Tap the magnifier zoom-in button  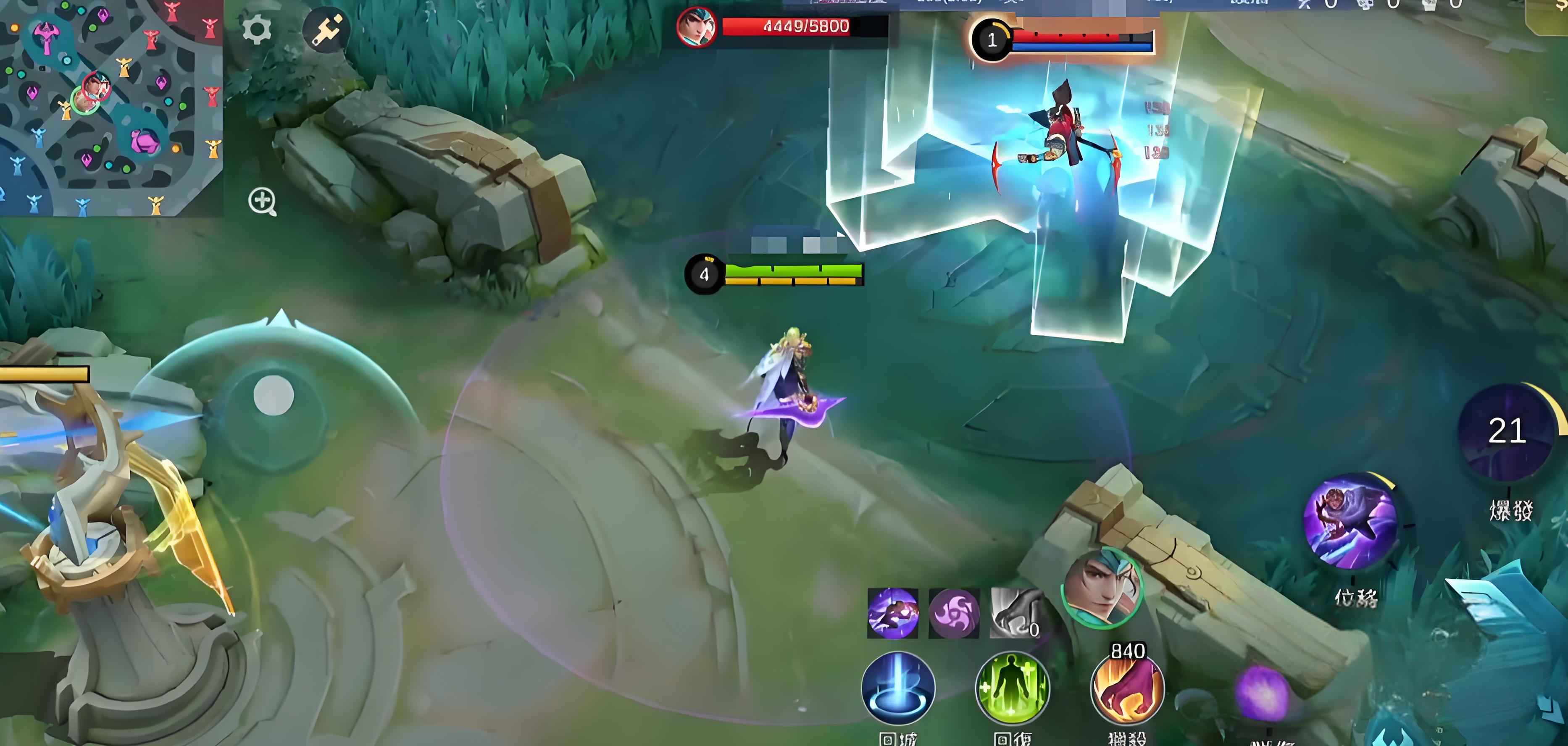coord(262,201)
